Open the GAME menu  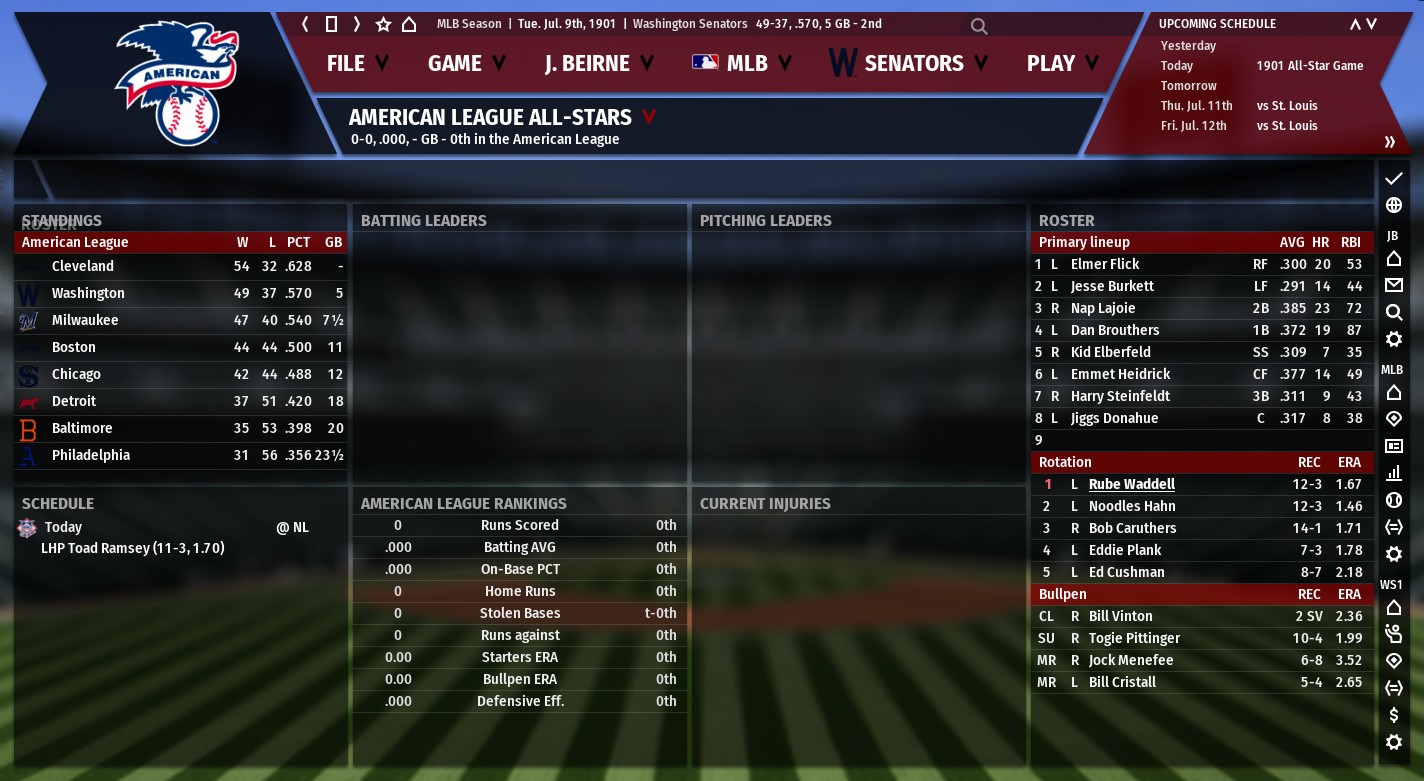pos(466,63)
